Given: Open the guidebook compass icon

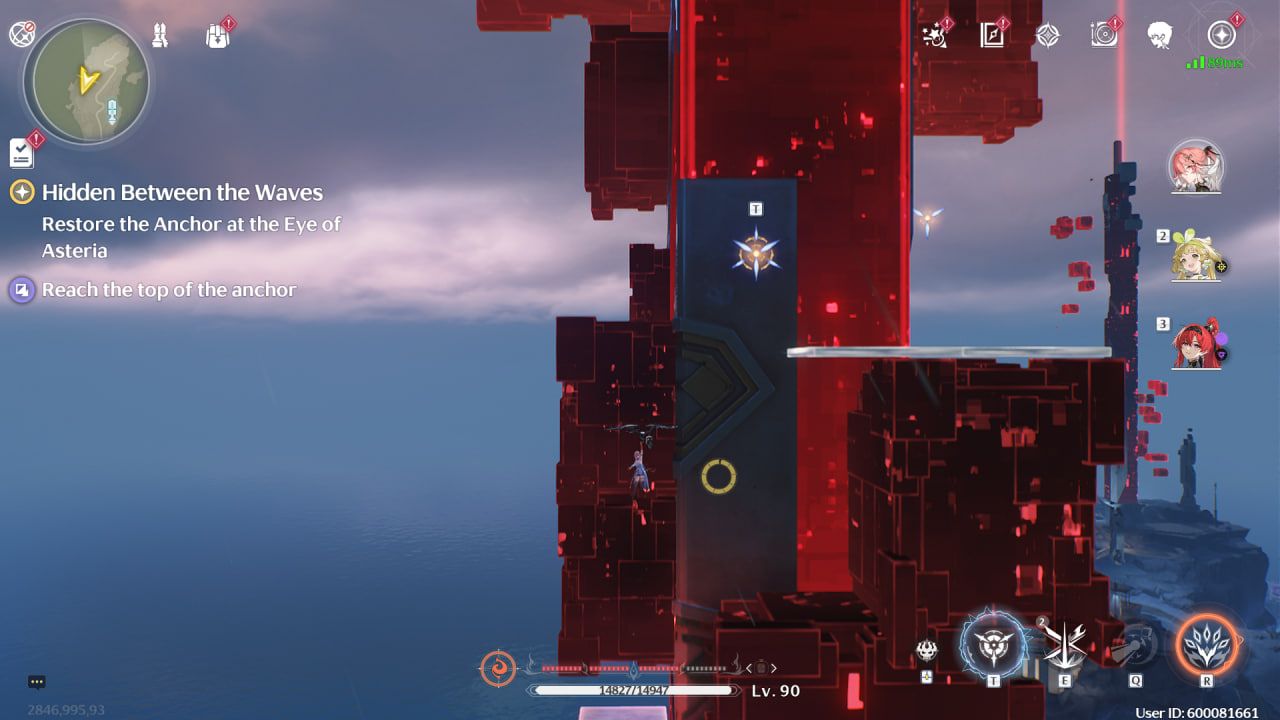Looking at the screenshot, I should pos(991,36).
